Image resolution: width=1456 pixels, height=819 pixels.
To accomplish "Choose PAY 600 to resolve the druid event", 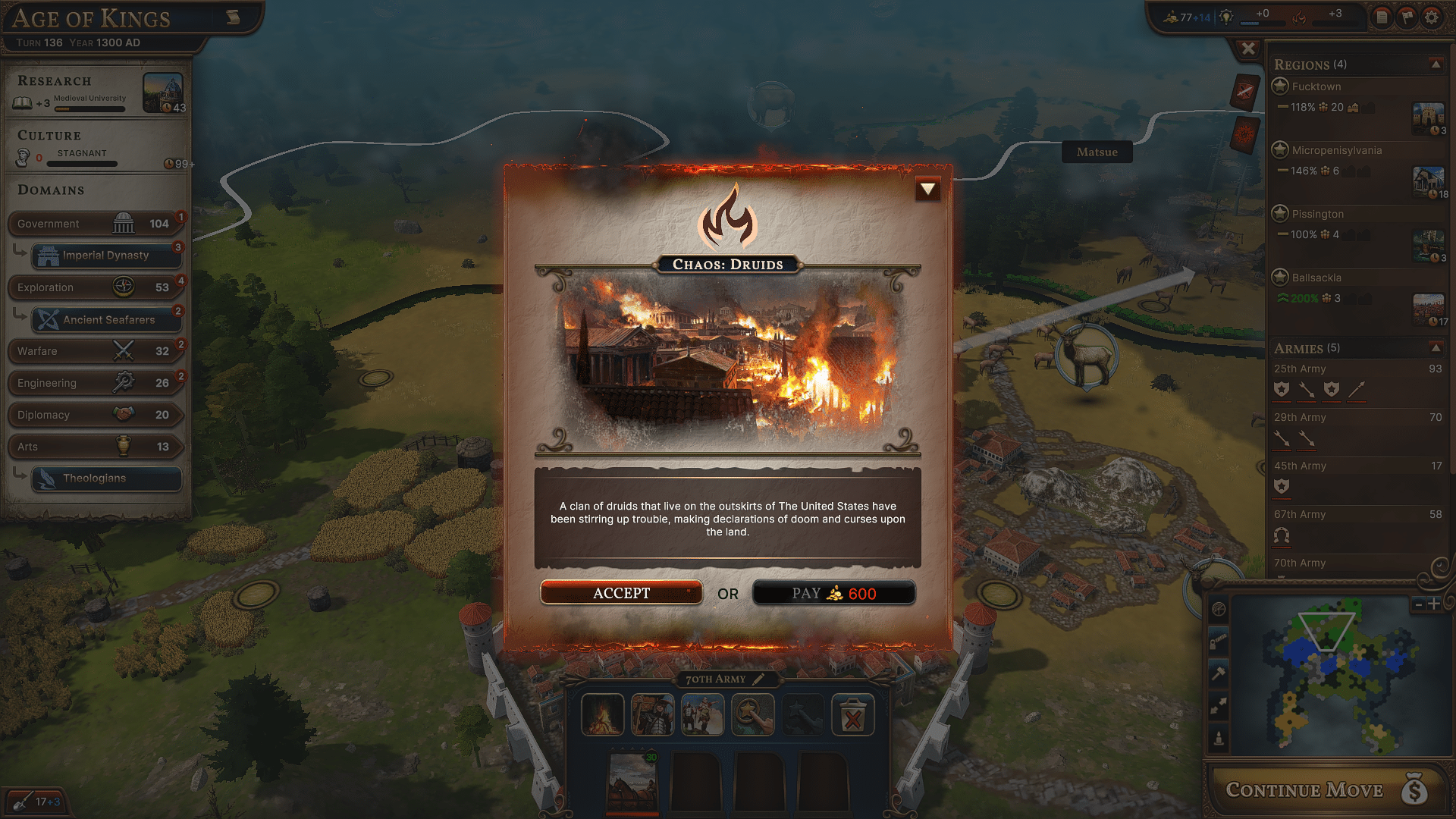I will pos(834,593).
